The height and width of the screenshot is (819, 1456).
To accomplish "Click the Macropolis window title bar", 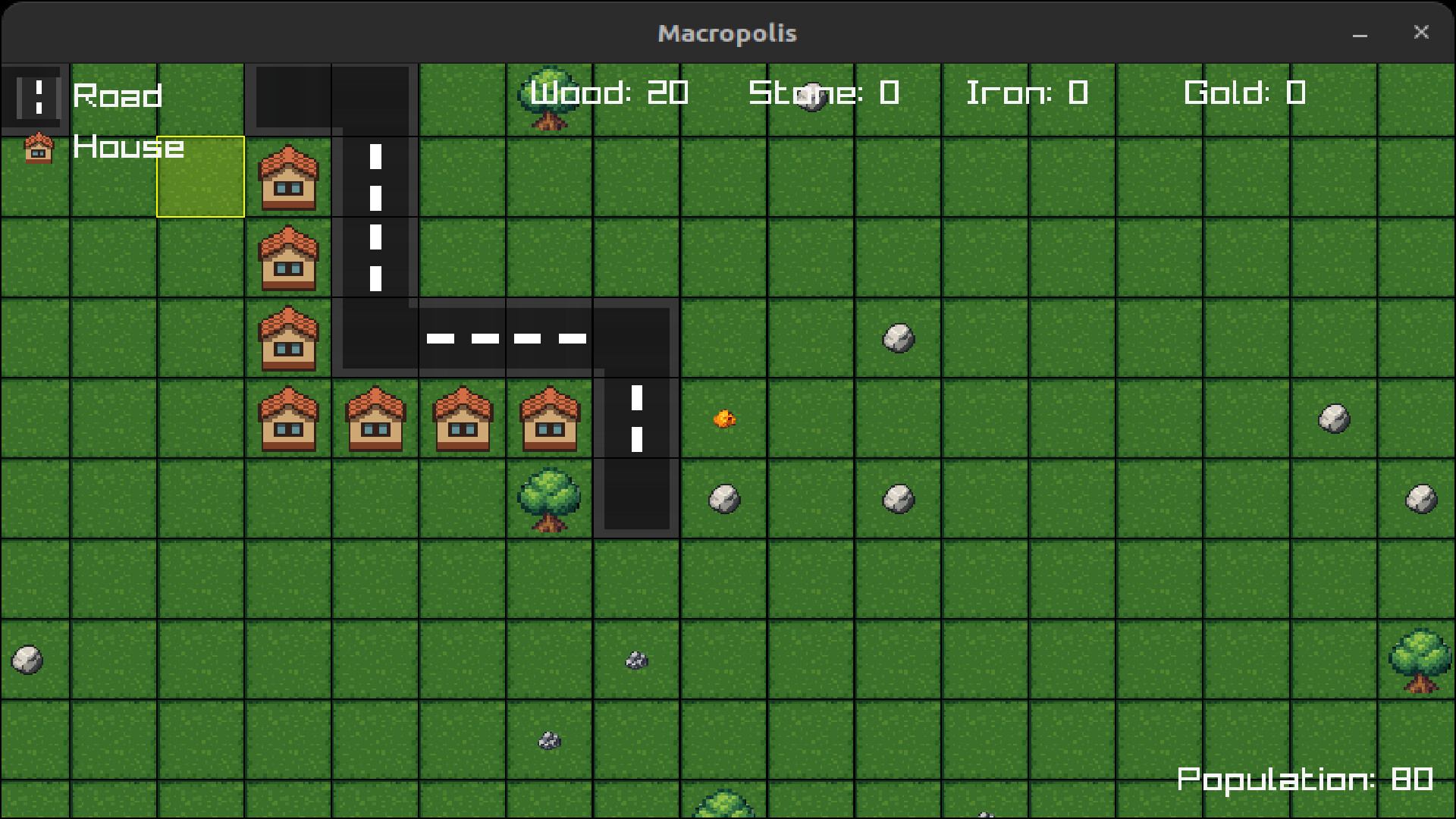I will 727,32.
